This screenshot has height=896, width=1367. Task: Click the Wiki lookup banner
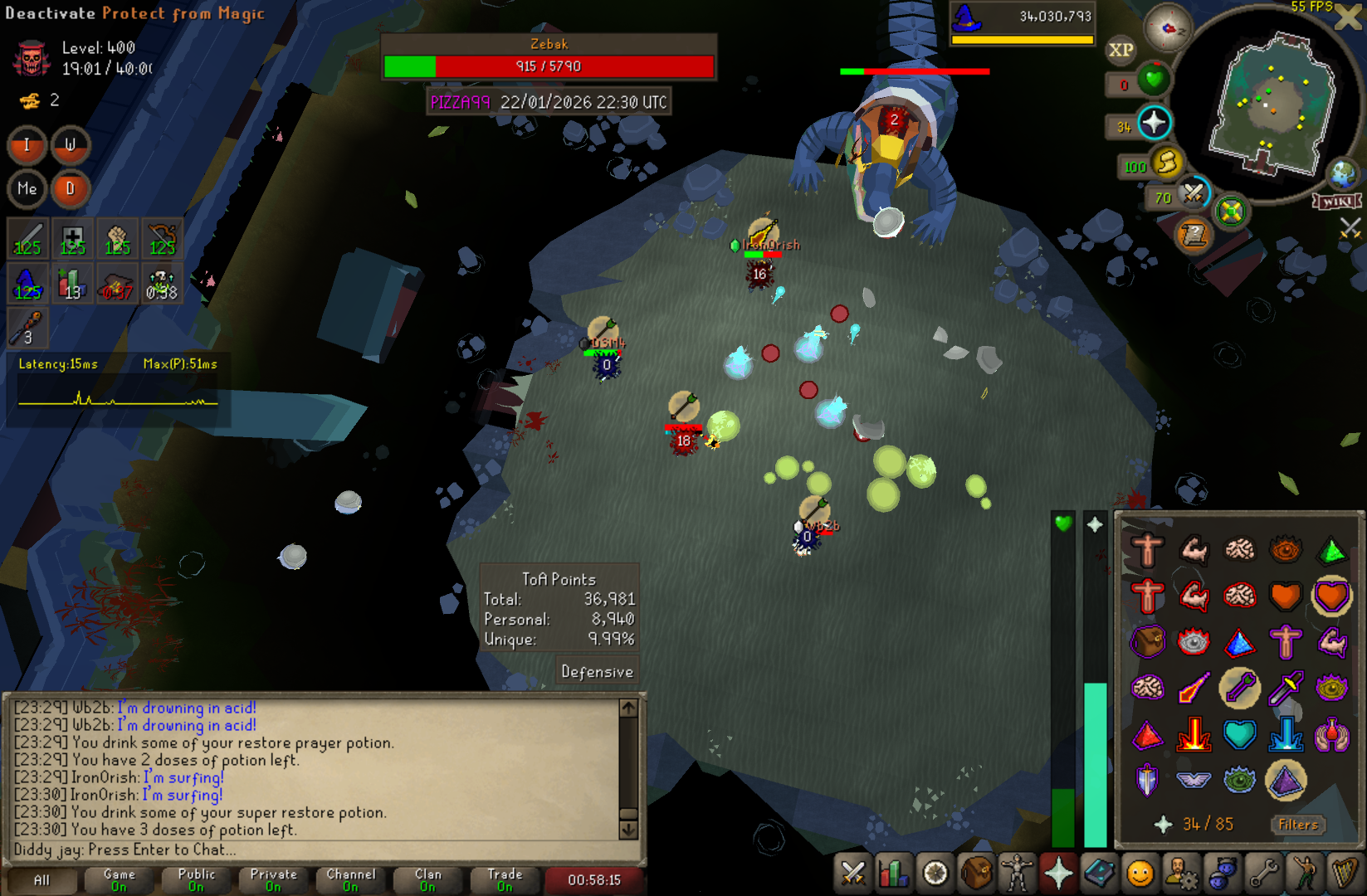coord(1336,202)
